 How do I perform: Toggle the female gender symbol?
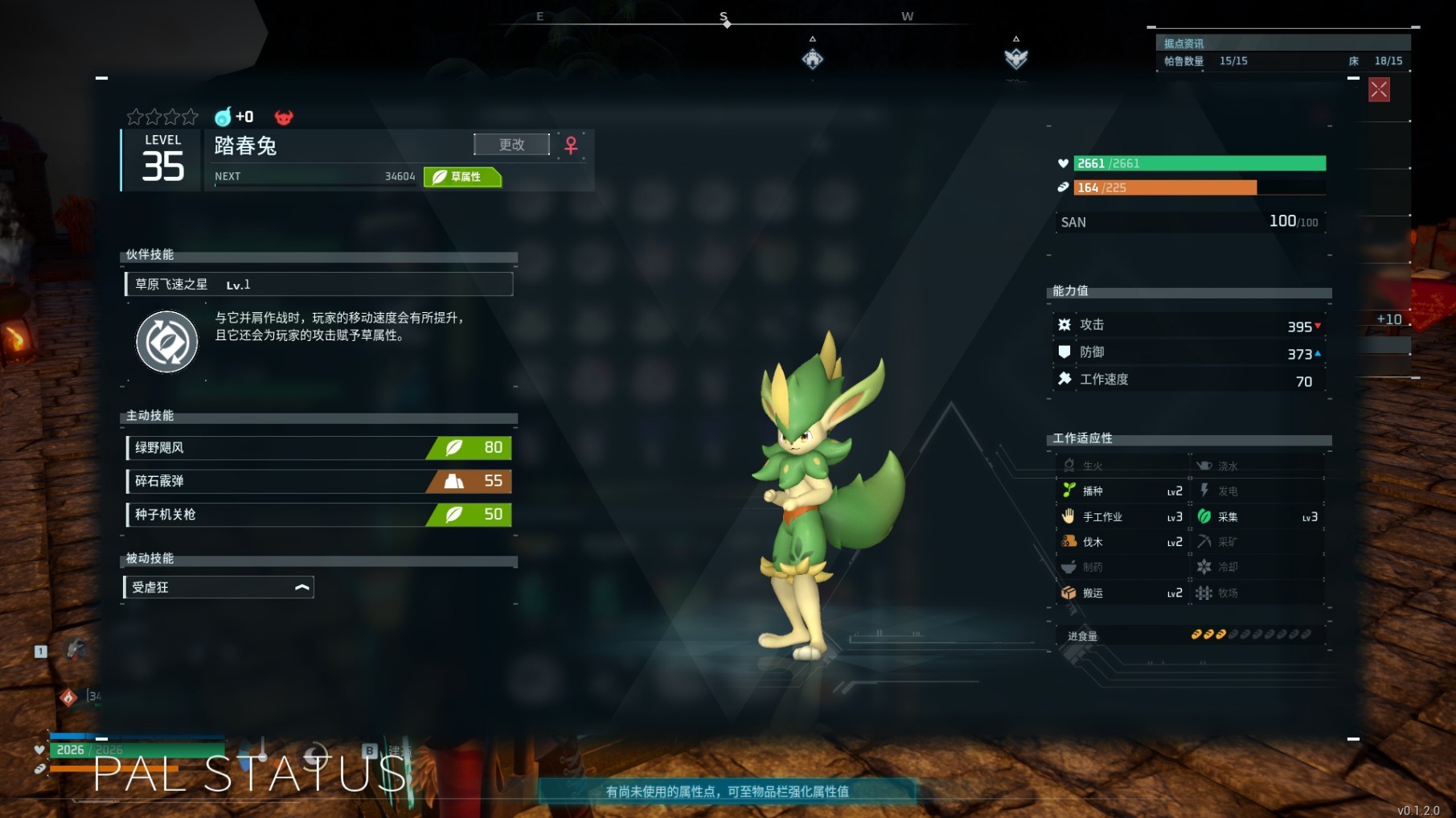571,145
